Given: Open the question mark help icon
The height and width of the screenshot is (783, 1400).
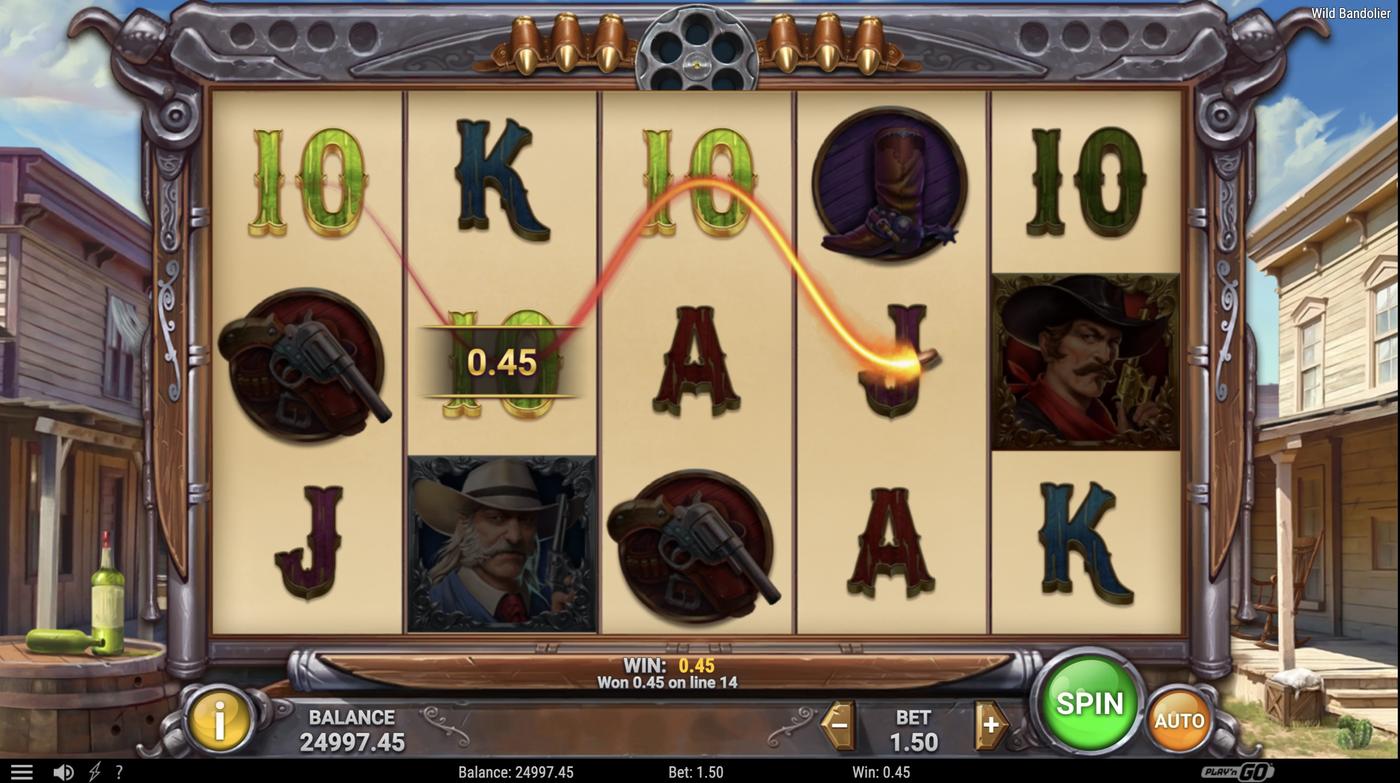Looking at the screenshot, I should tap(117, 770).
